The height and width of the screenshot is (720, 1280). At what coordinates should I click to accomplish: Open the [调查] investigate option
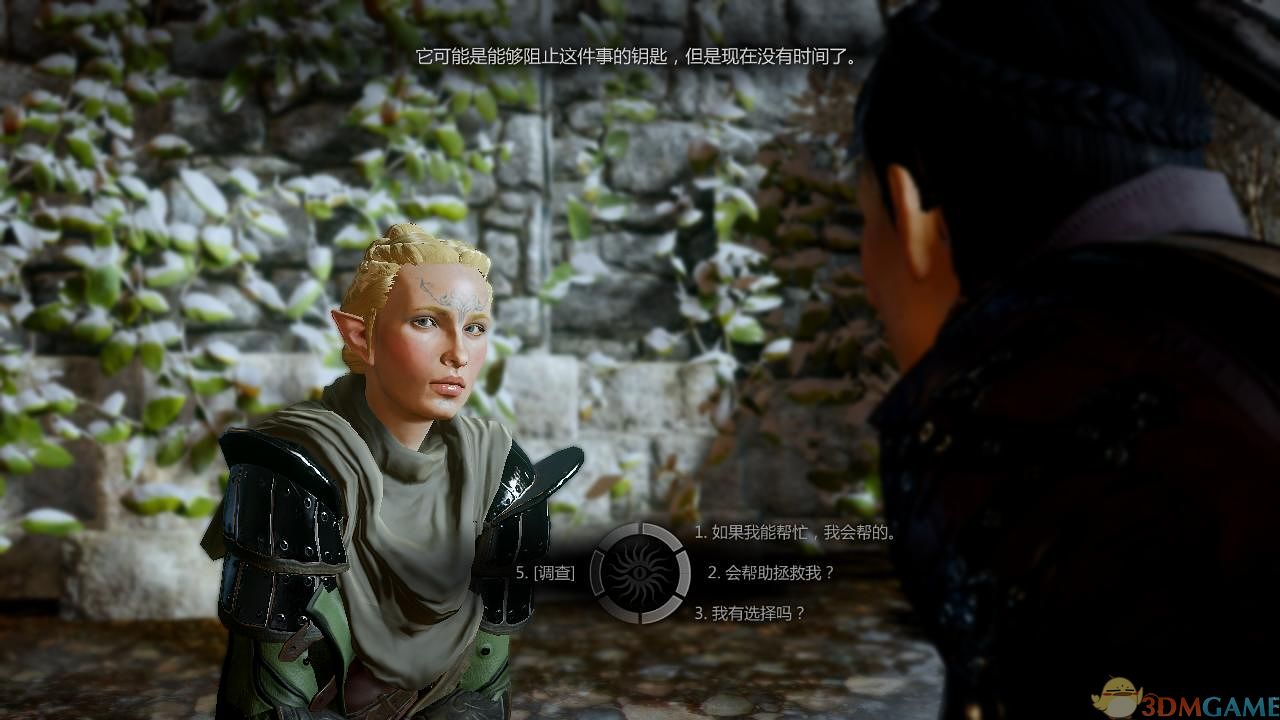pos(546,573)
